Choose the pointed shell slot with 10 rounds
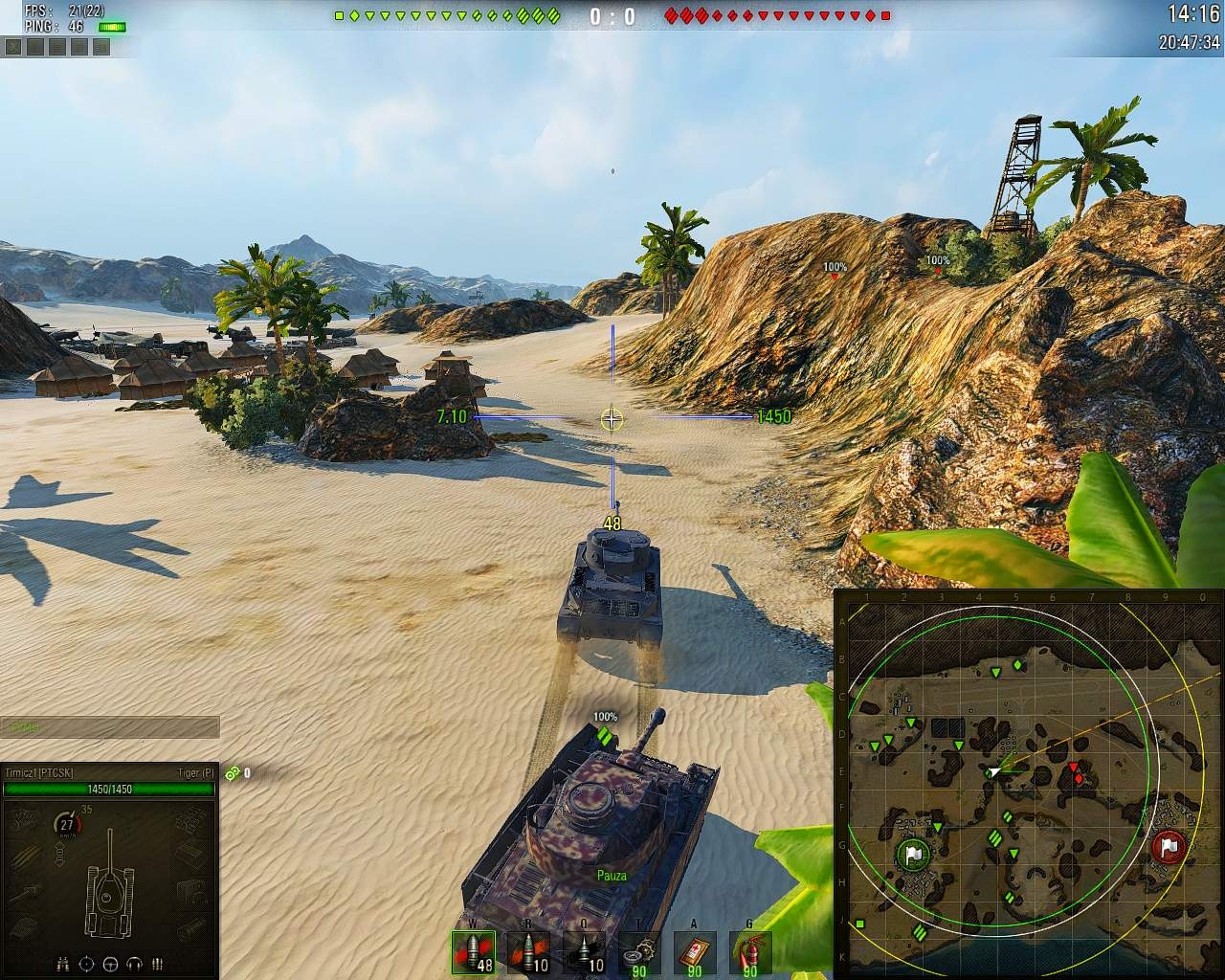This screenshot has height=980, width=1225. pos(585,953)
